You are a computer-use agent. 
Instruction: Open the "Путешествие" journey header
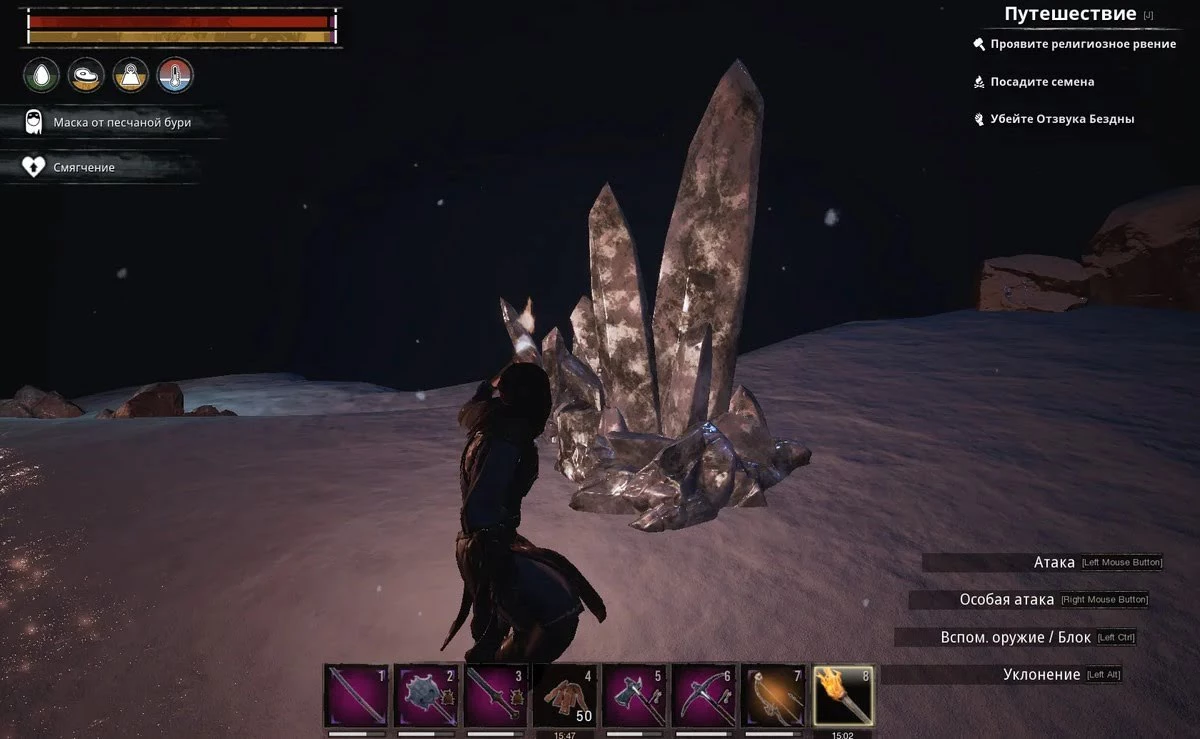click(1070, 14)
